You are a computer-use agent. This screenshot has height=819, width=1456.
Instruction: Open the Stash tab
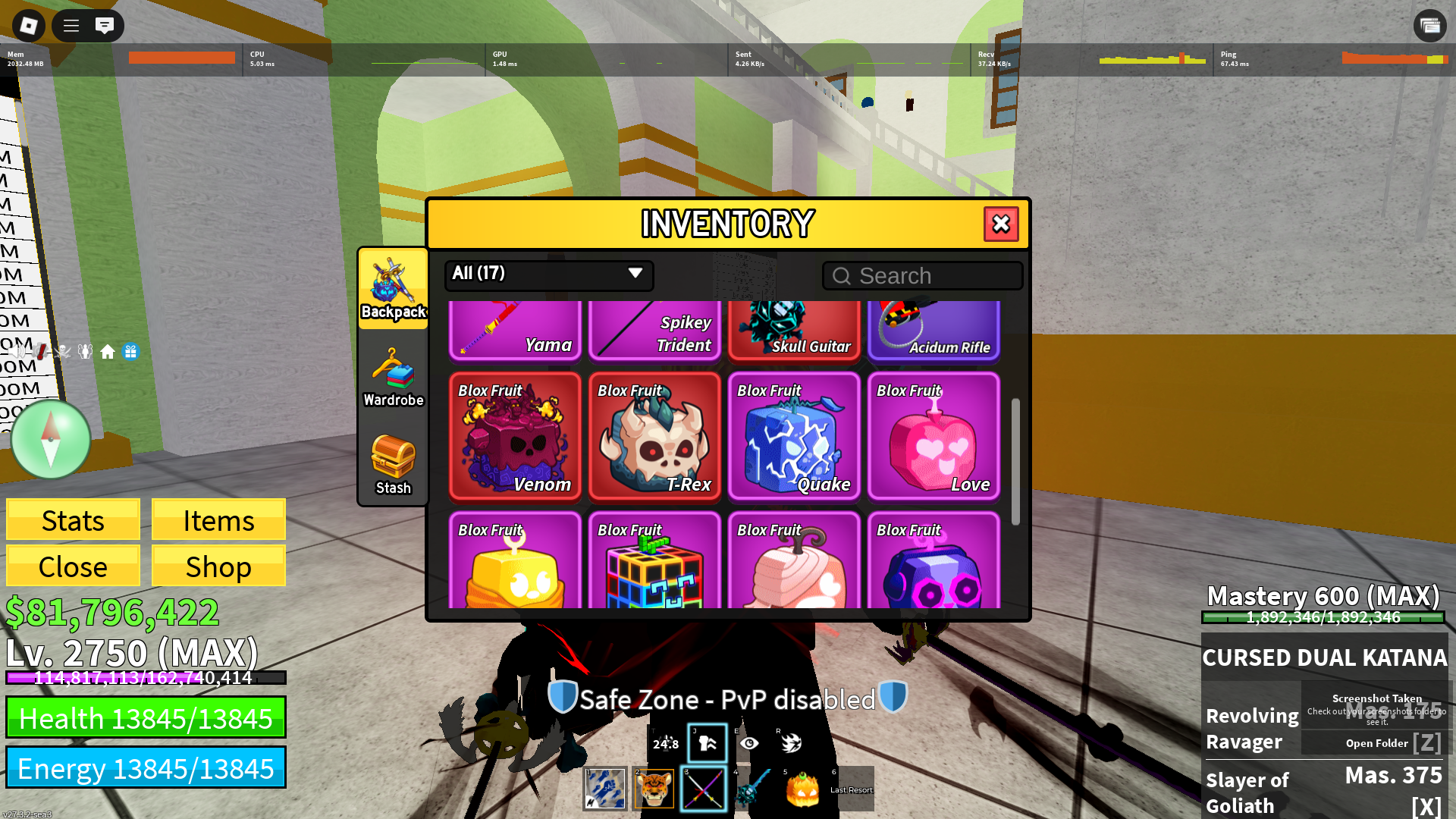click(393, 465)
